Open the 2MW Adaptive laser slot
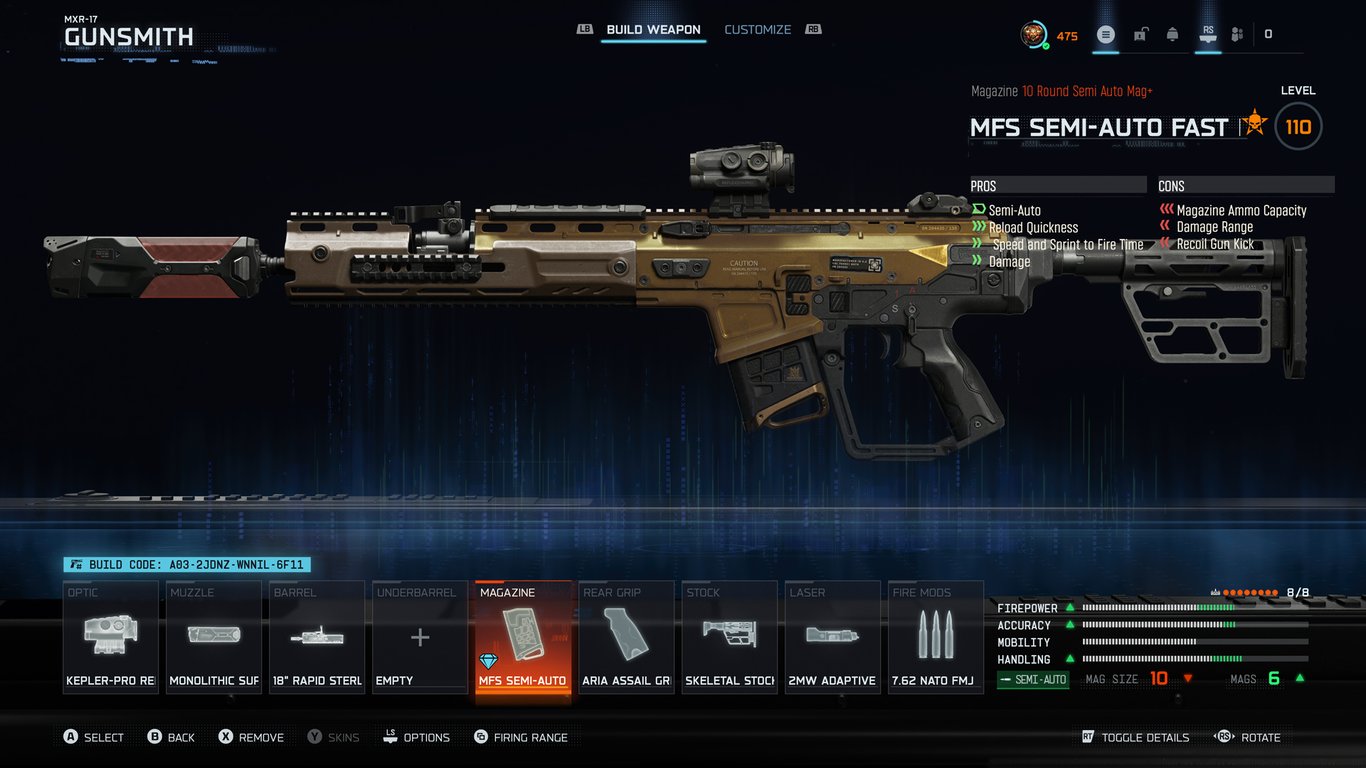The height and width of the screenshot is (768, 1366). pos(832,636)
